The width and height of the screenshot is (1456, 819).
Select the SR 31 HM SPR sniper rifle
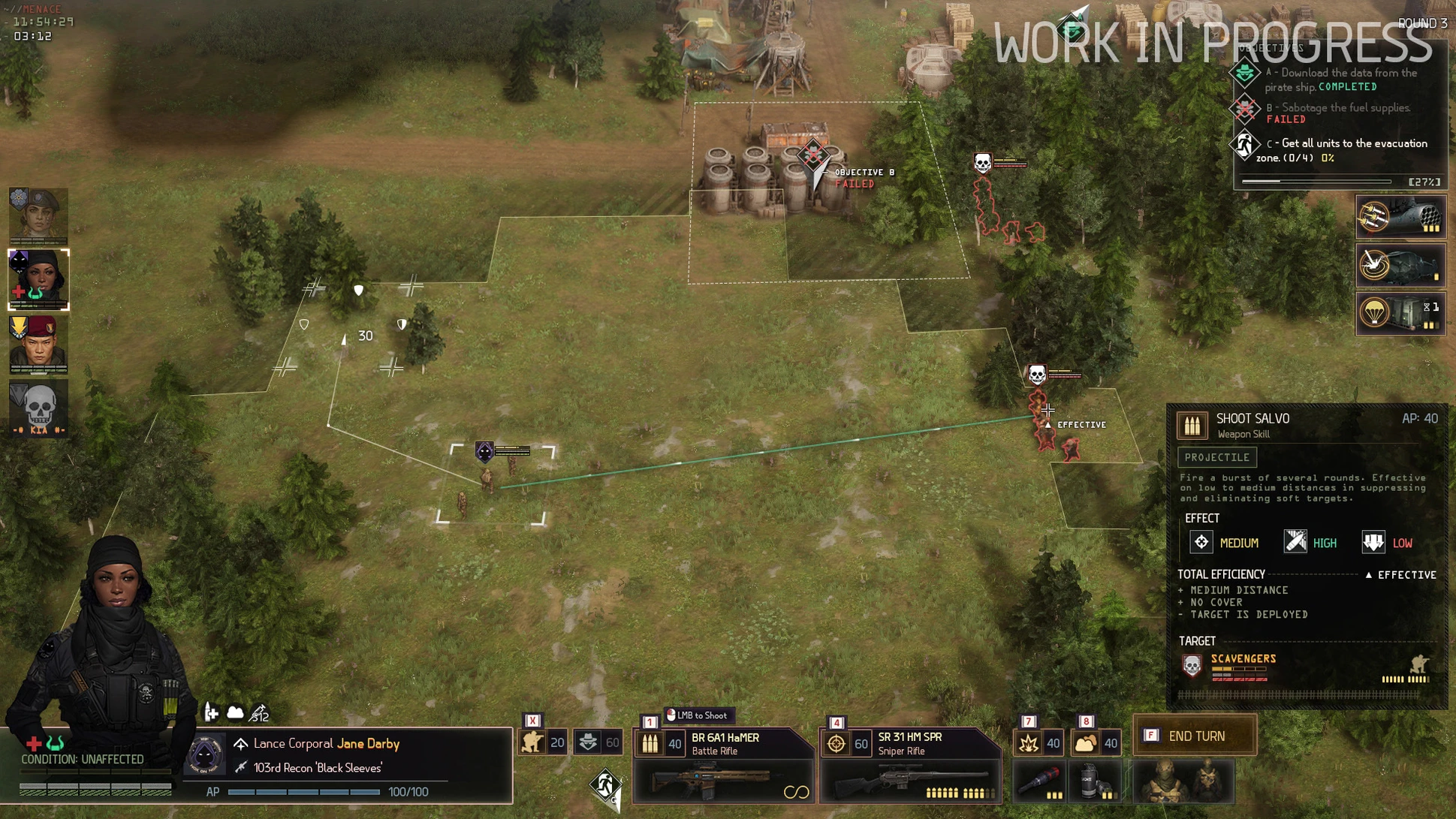click(910, 766)
